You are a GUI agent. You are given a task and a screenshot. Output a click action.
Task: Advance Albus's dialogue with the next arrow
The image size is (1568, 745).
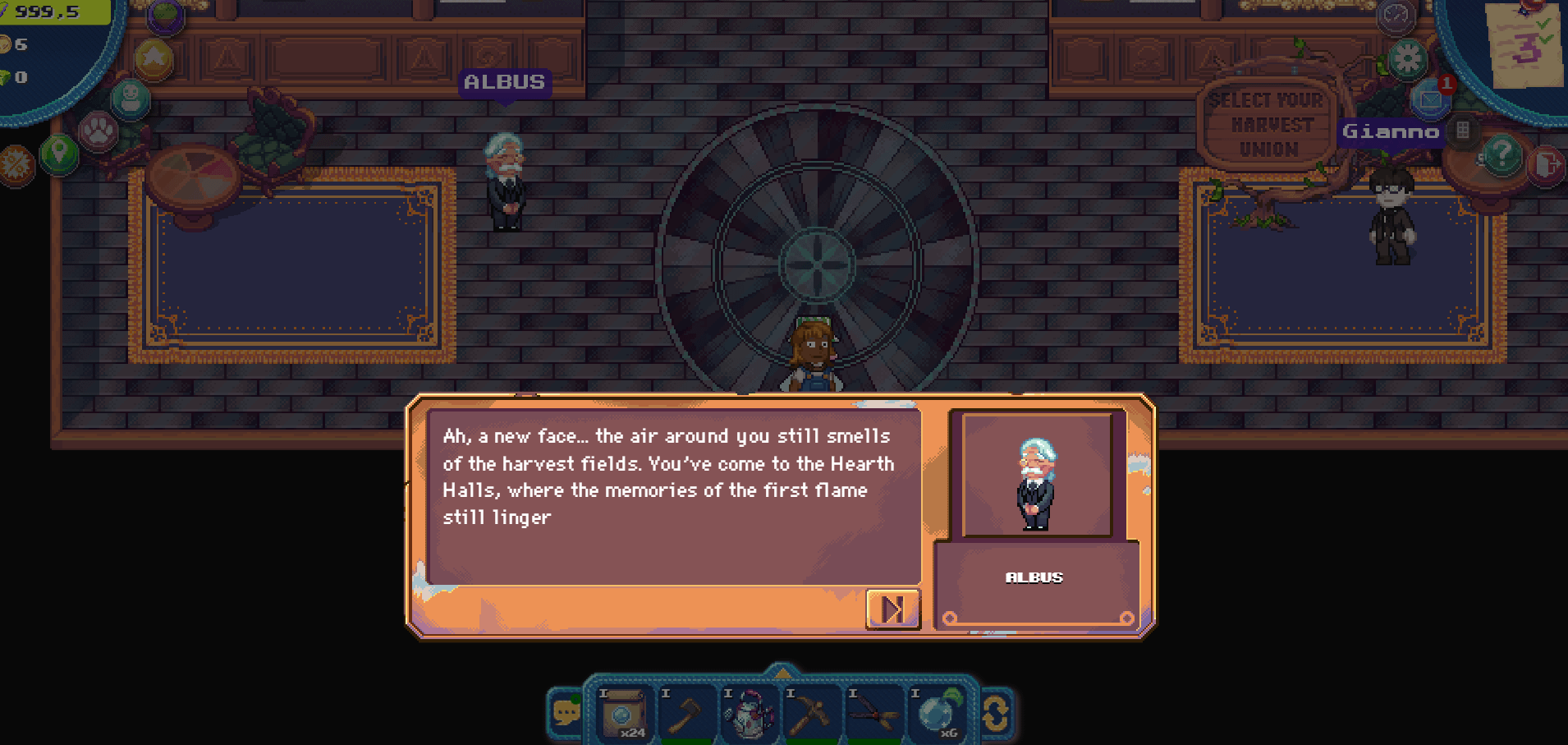click(x=892, y=609)
